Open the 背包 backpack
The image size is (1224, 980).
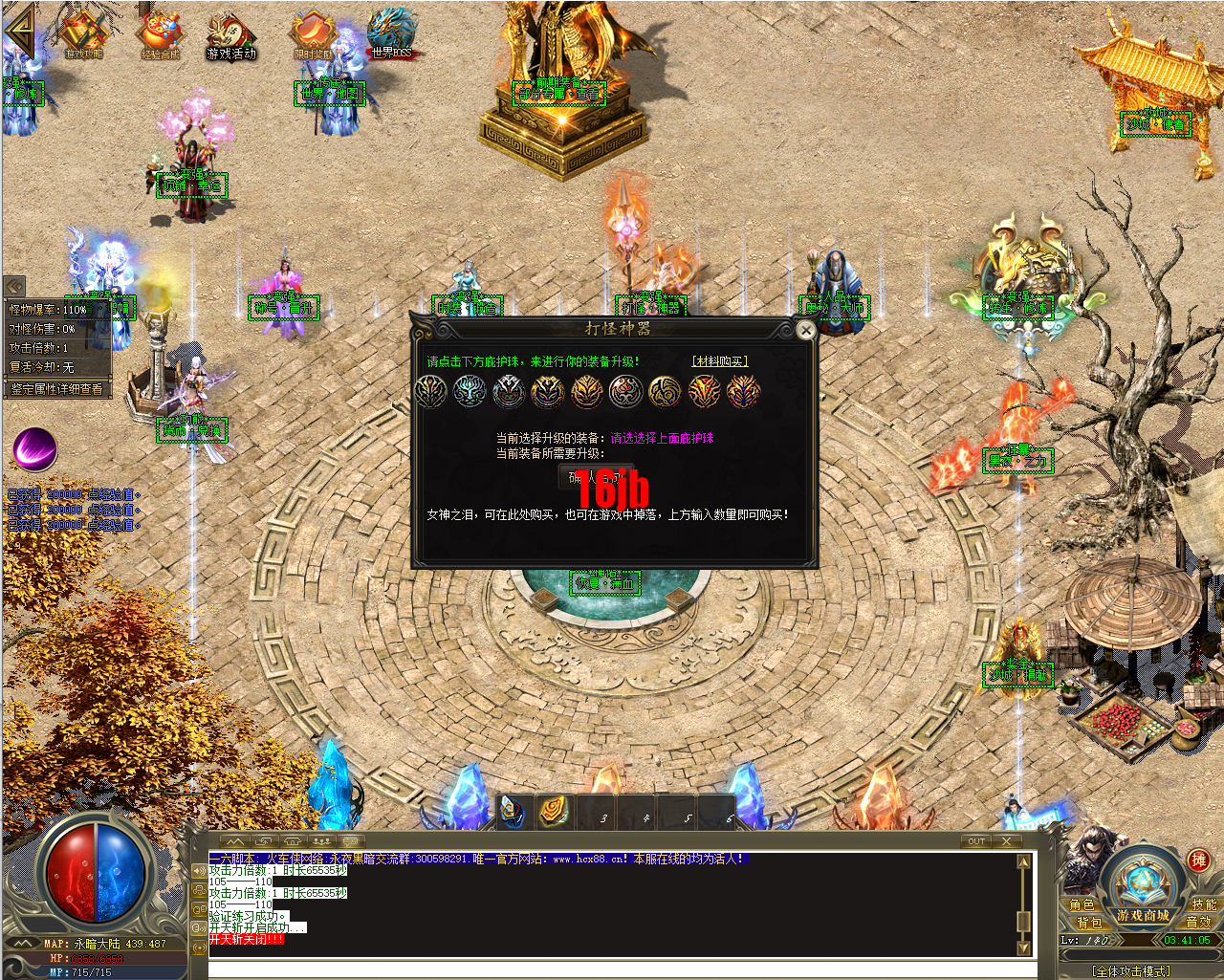pos(1089,923)
